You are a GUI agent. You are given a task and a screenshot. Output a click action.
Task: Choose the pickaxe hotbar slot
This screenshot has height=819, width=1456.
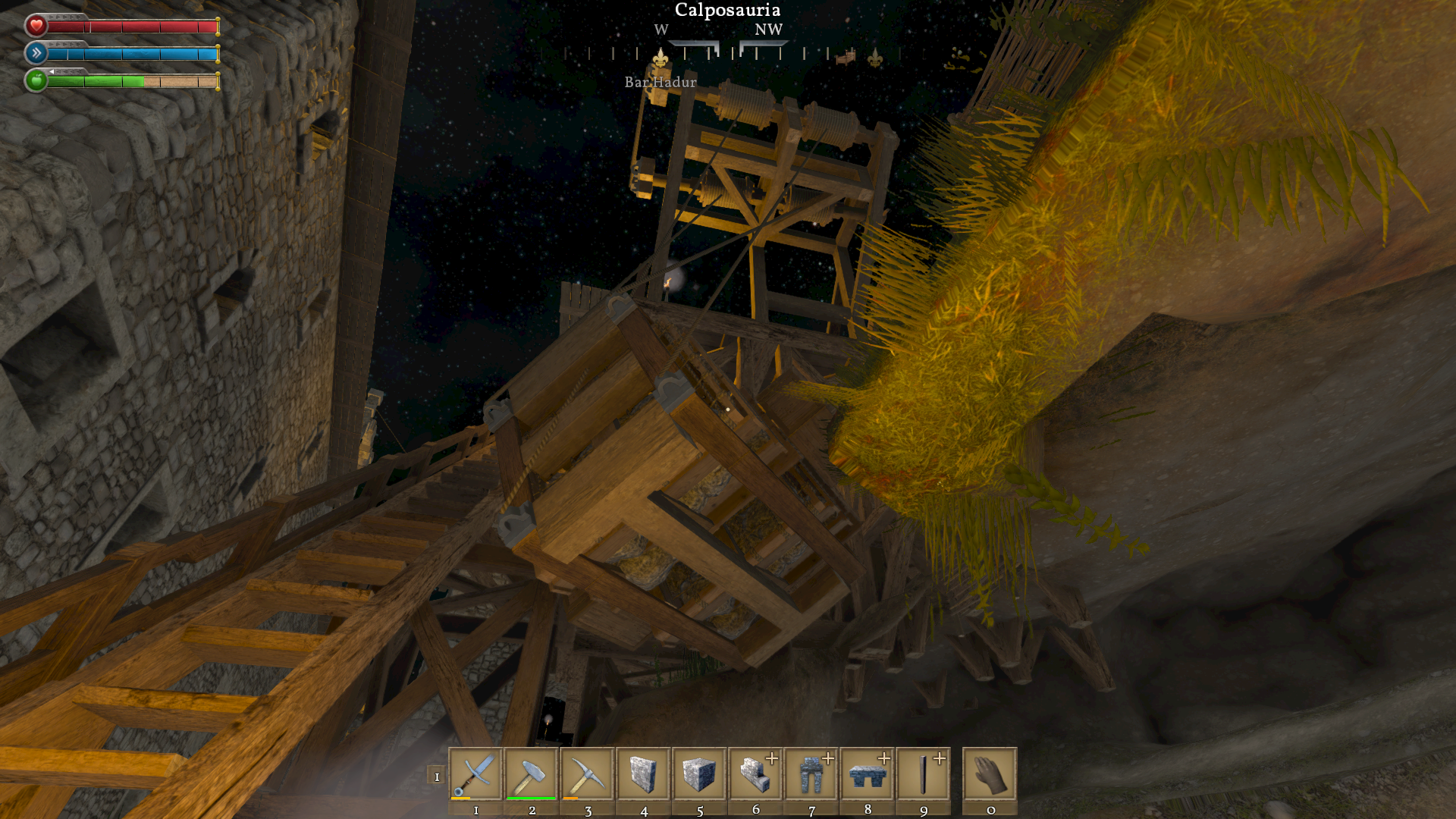tap(588, 774)
